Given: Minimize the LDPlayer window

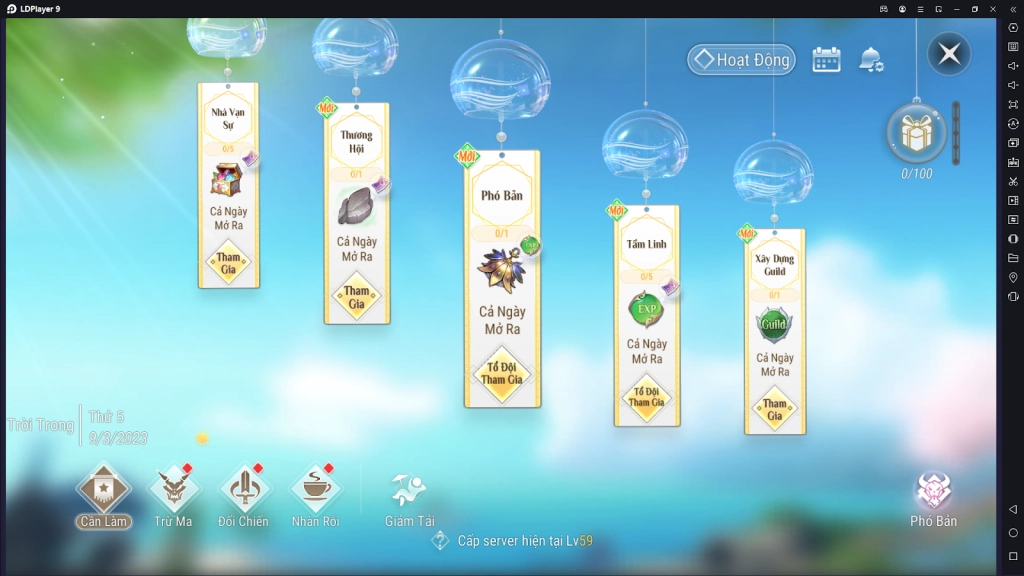Looking at the screenshot, I should (x=957, y=9).
